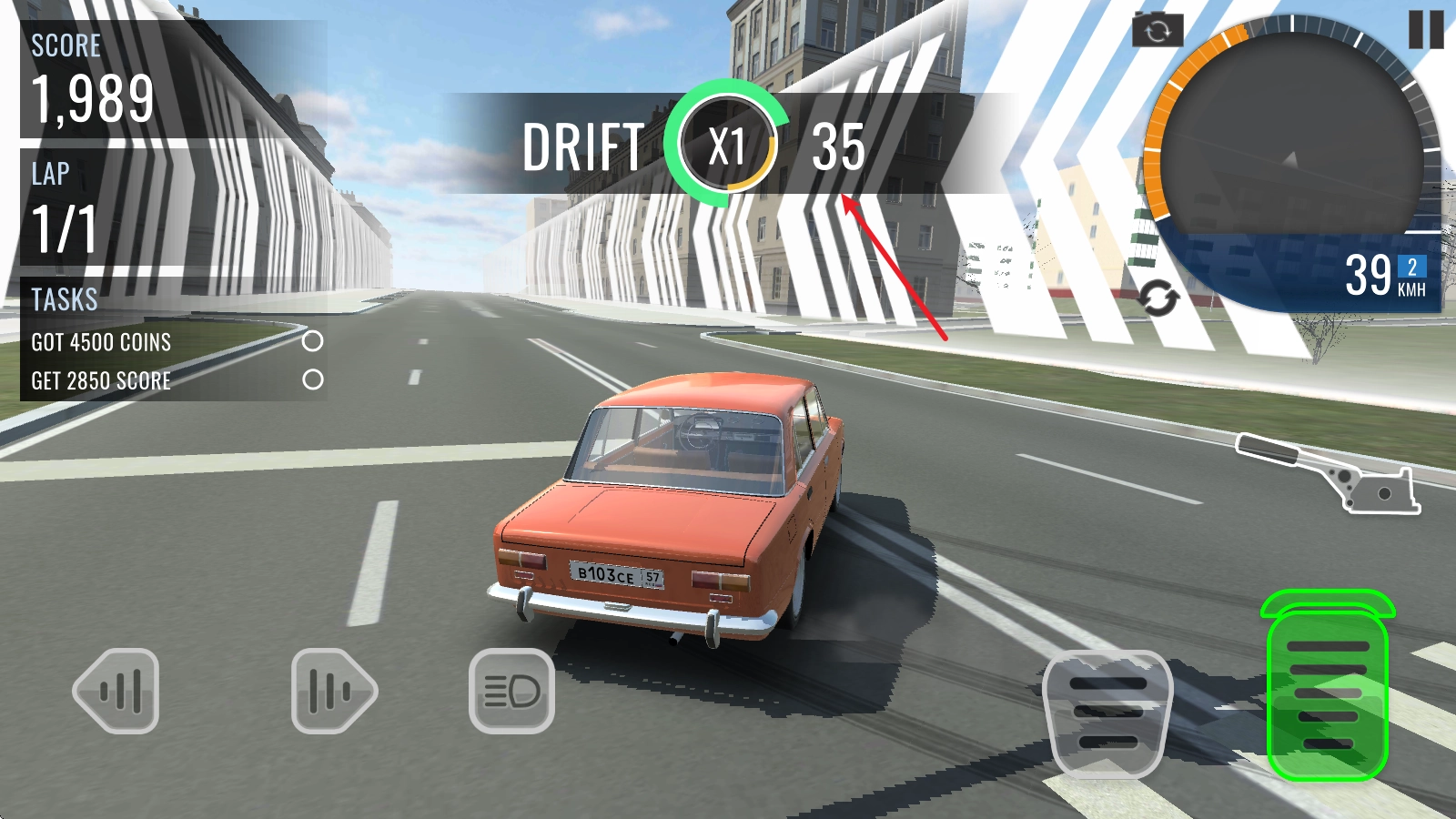Tap the circular arrows reset icon
This screenshot has height=819, width=1456.
tap(1158, 298)
